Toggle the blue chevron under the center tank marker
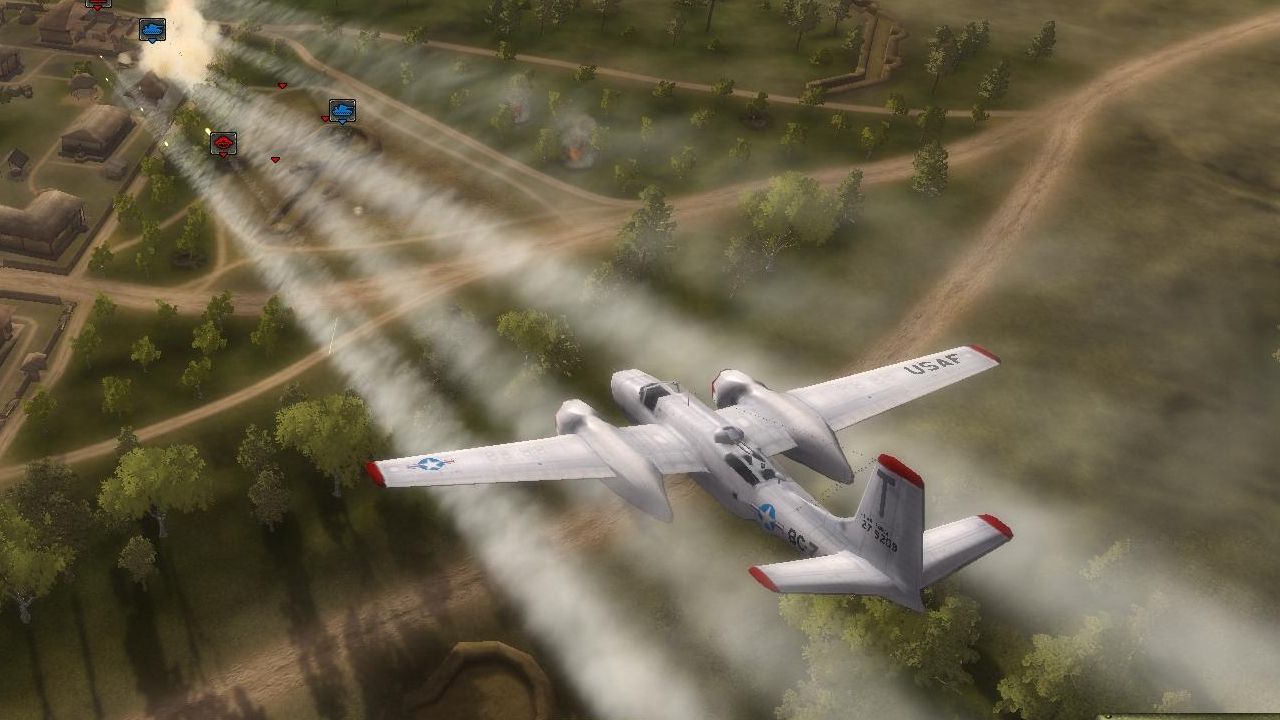 tap(343, 121)
